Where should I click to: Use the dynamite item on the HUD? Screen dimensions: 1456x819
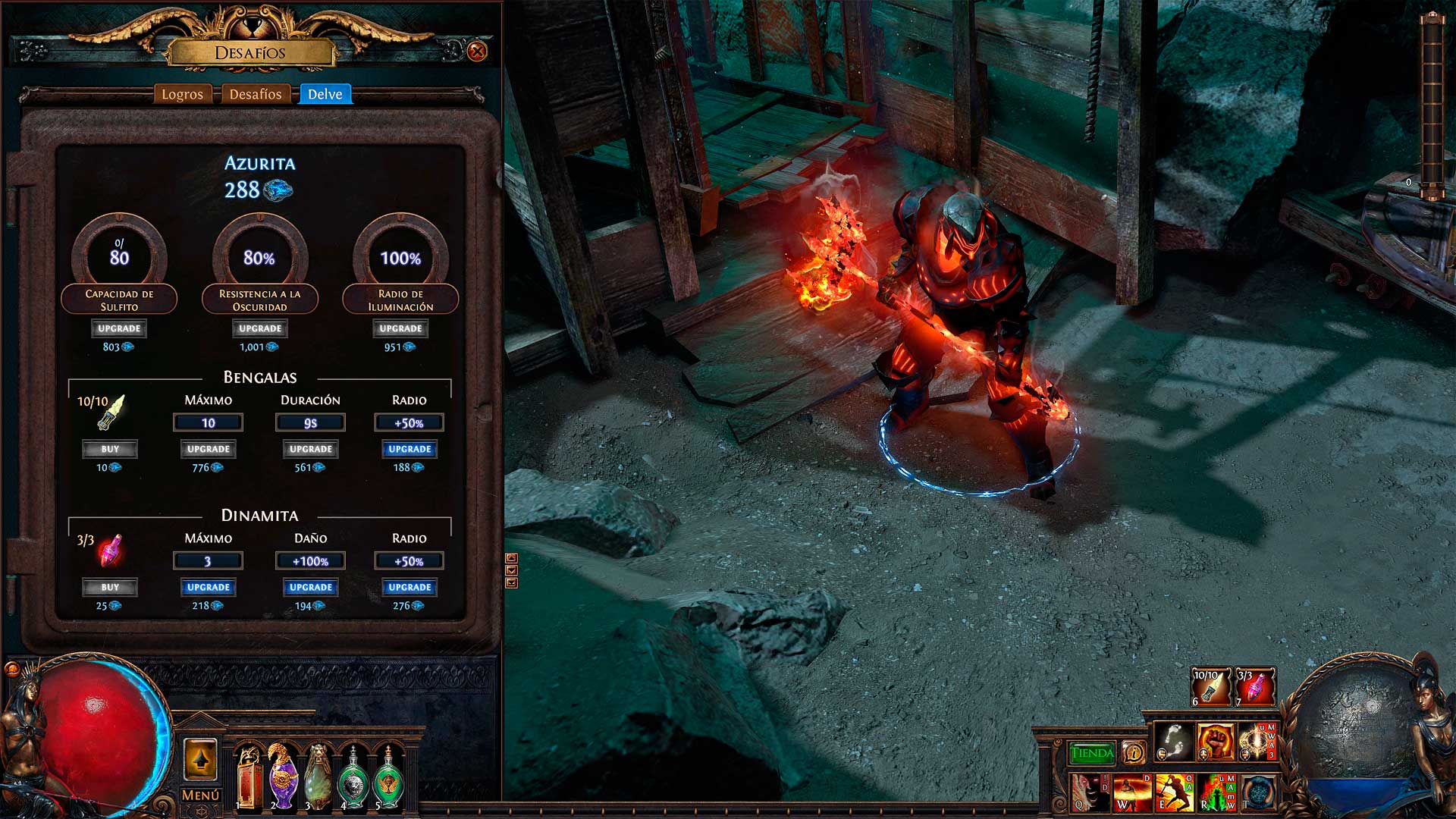(x=1255, y=687)
